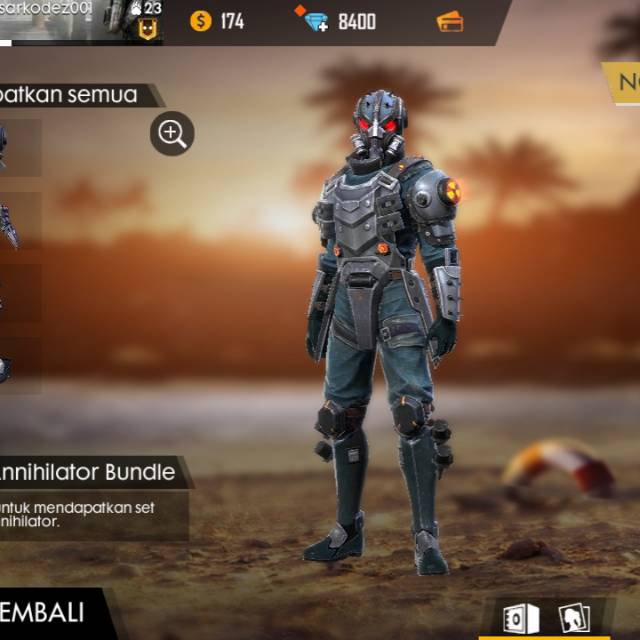Select the 'dapatkan semua' tab header
The width and height of the screenshot is (640, 640).
pyautogui.click(x=75, y=95)
